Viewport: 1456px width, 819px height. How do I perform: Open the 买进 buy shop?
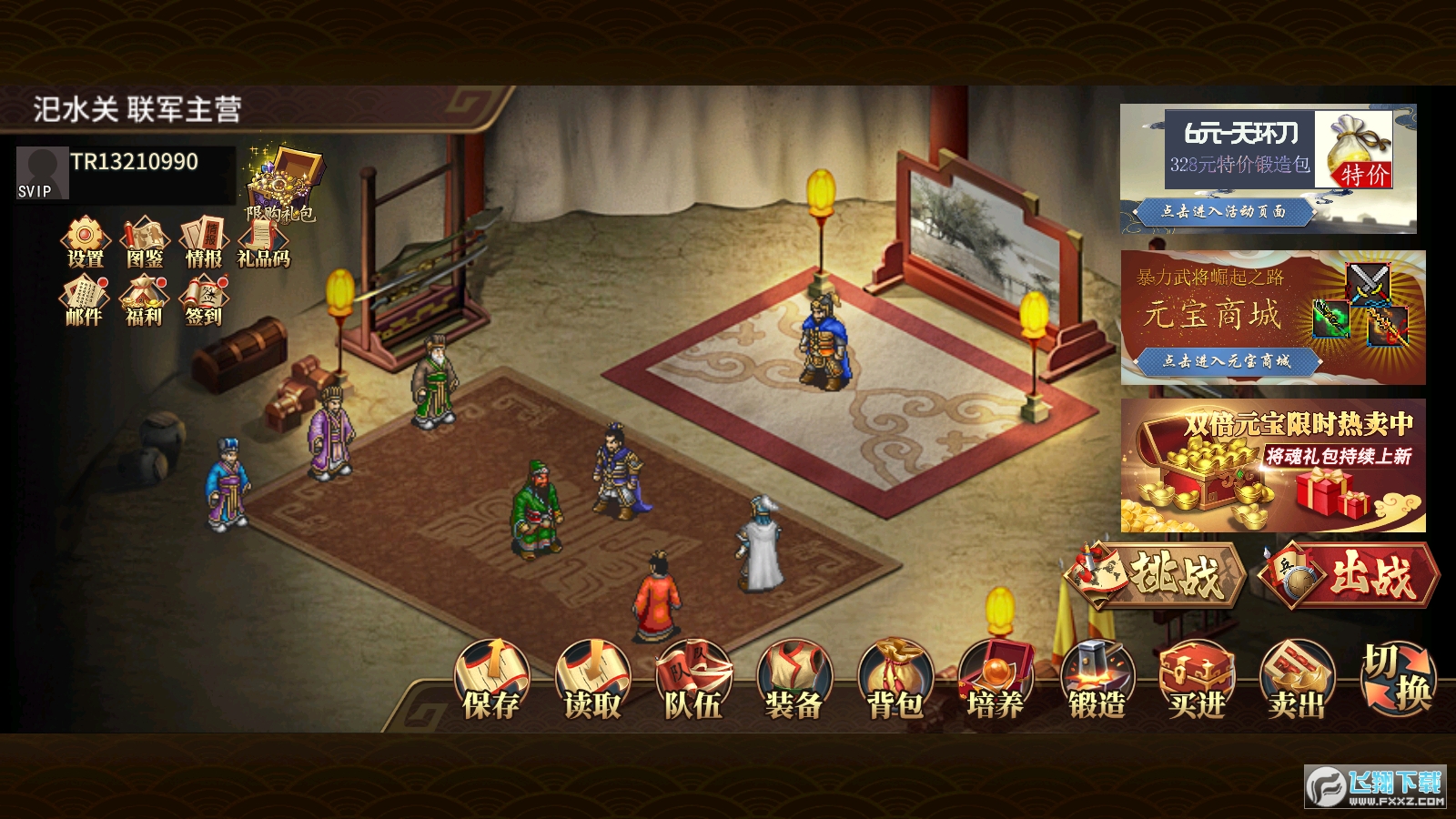point(1197,682)
